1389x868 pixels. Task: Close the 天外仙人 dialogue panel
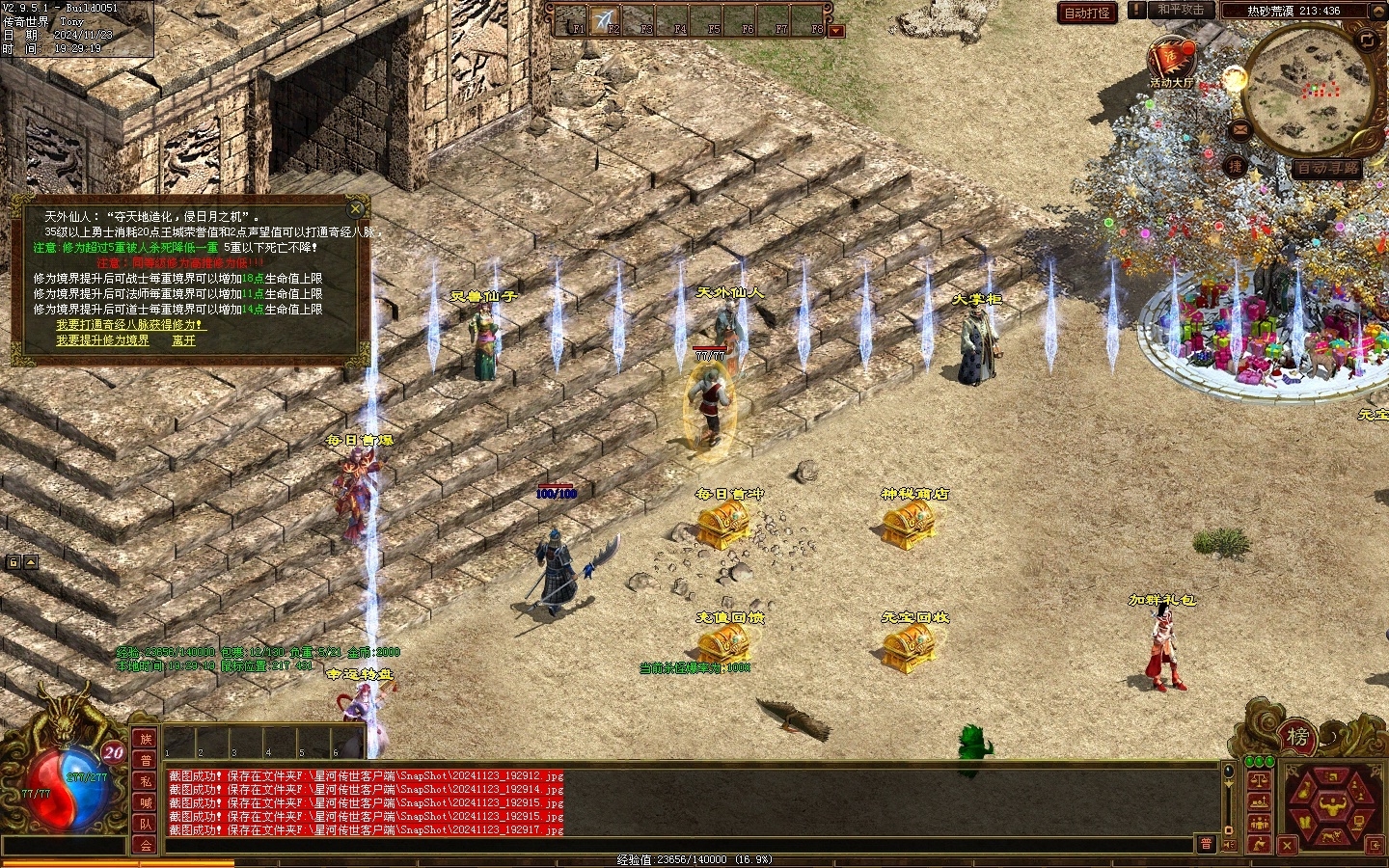point(356,207)
